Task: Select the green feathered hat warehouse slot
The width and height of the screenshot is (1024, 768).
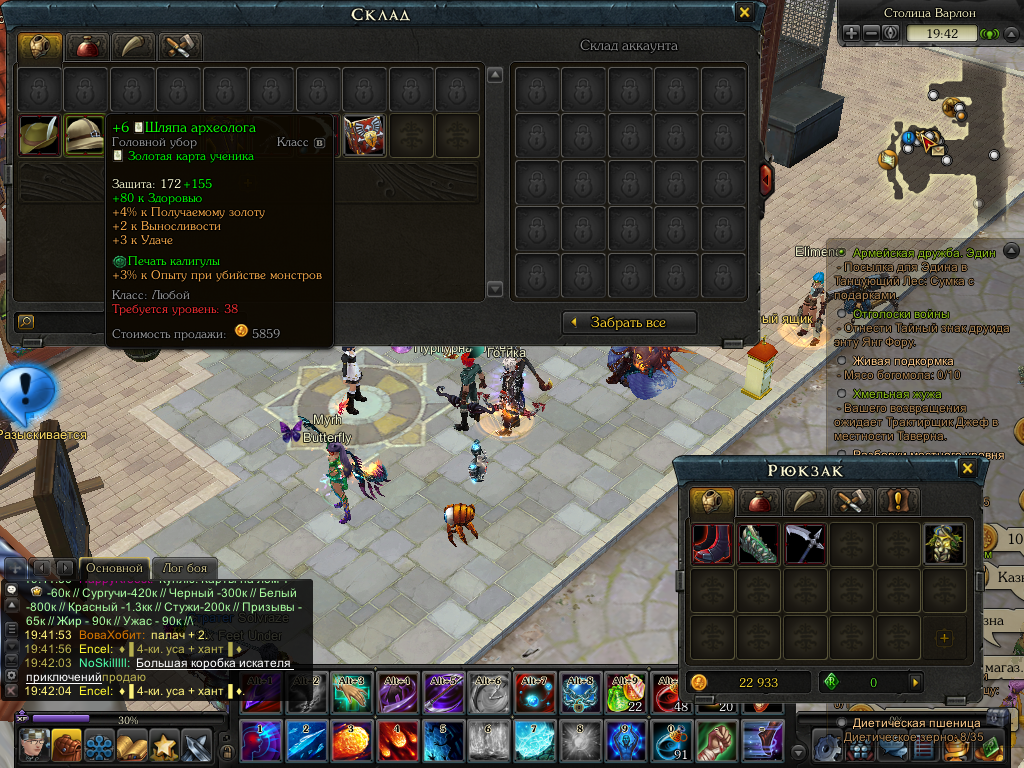Action: click(x=39, y=136)
